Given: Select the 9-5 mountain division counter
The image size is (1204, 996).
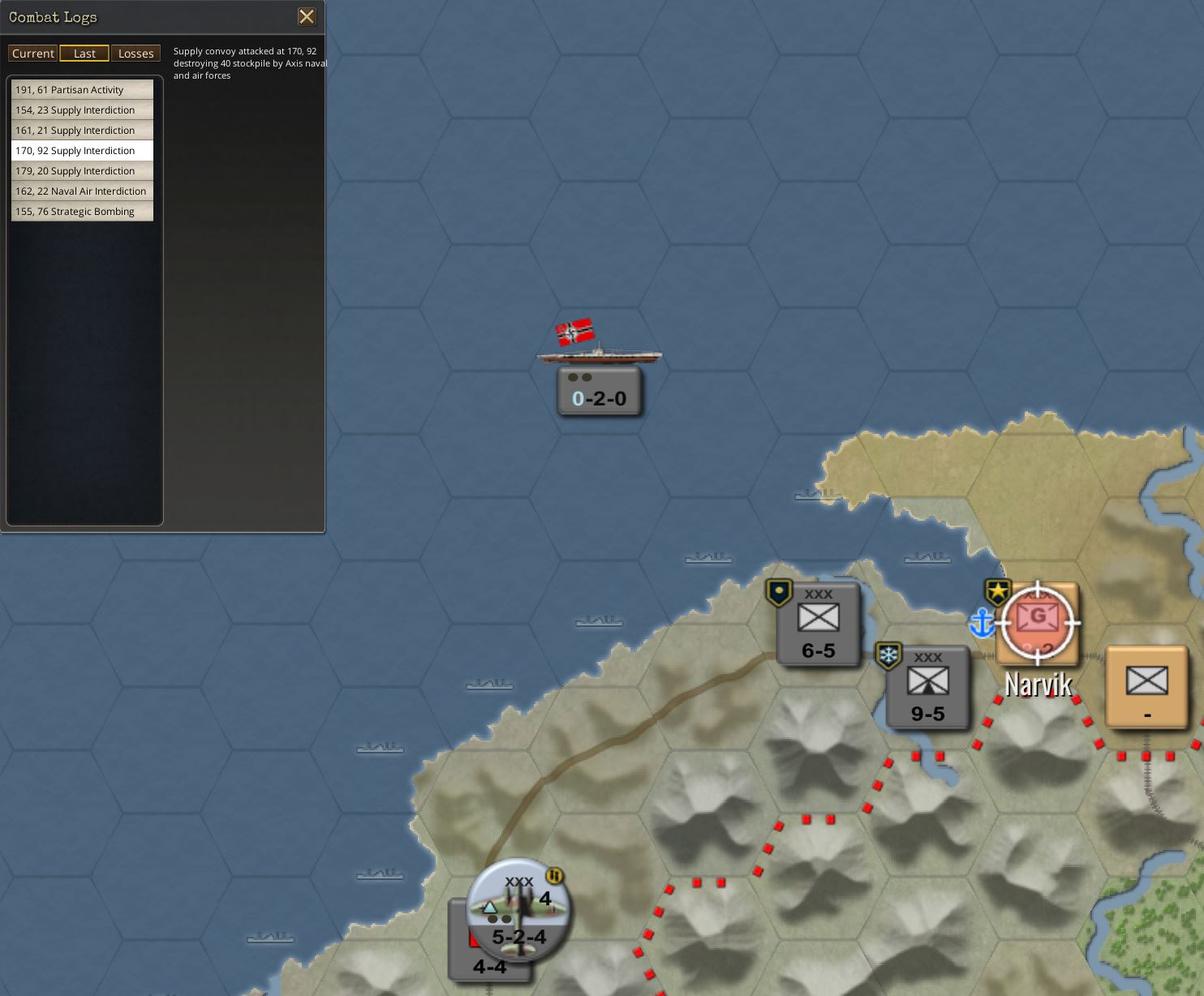Looking at the screenshot, I should pyautogui.click(x=927, y=687).
